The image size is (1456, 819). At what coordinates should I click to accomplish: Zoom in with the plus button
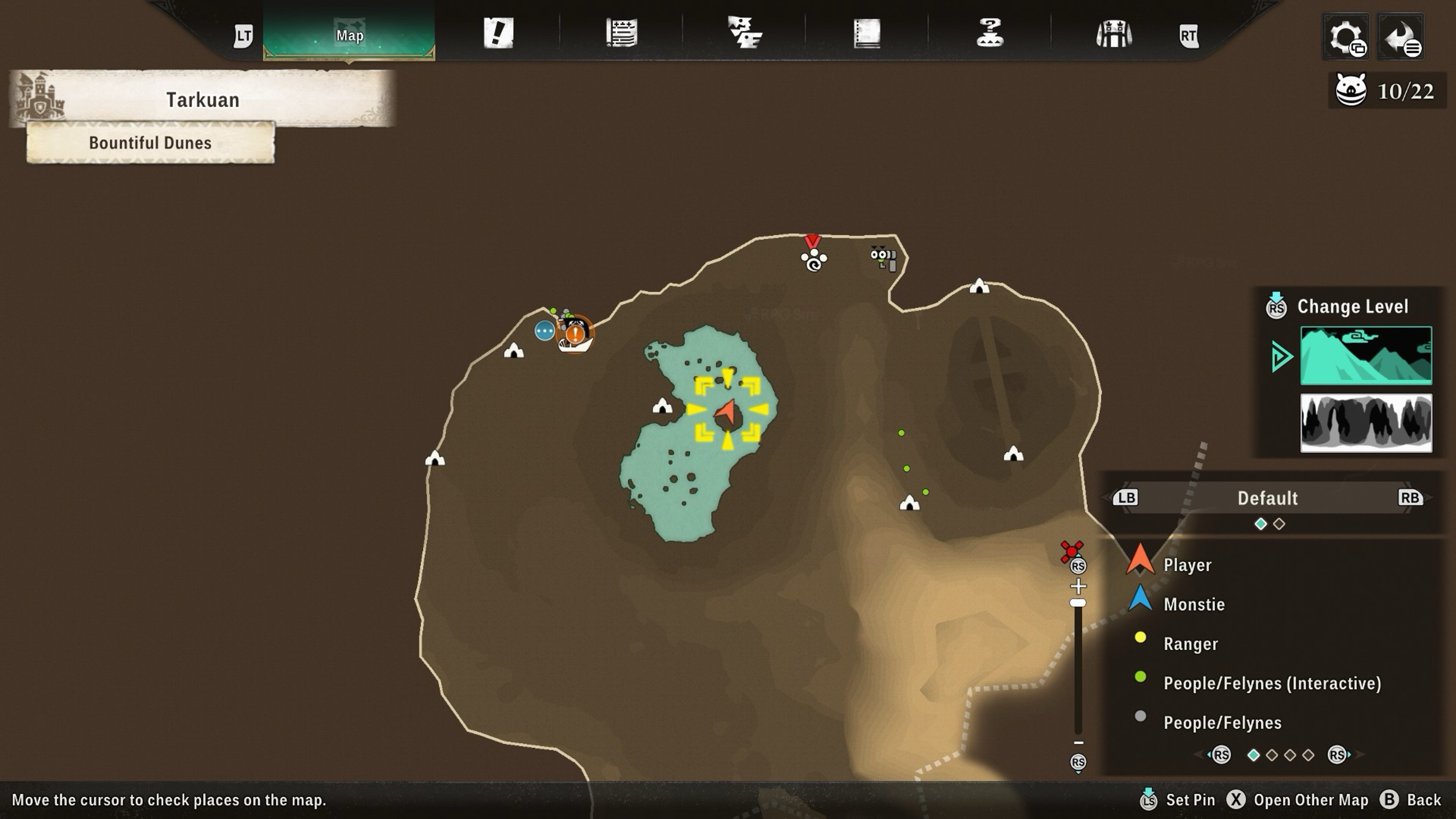1078,585
